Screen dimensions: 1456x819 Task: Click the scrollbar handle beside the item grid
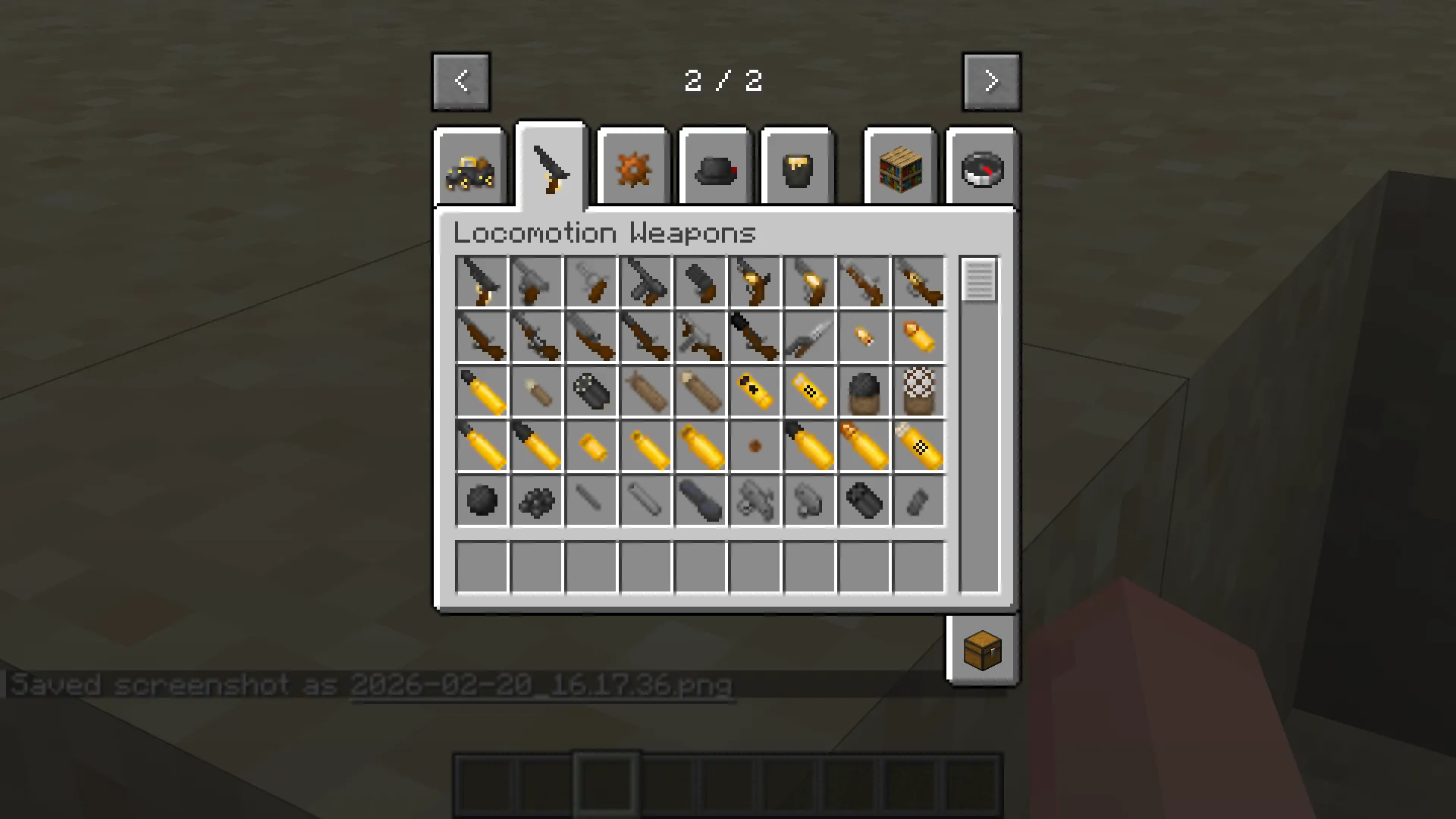click(978, 281)
